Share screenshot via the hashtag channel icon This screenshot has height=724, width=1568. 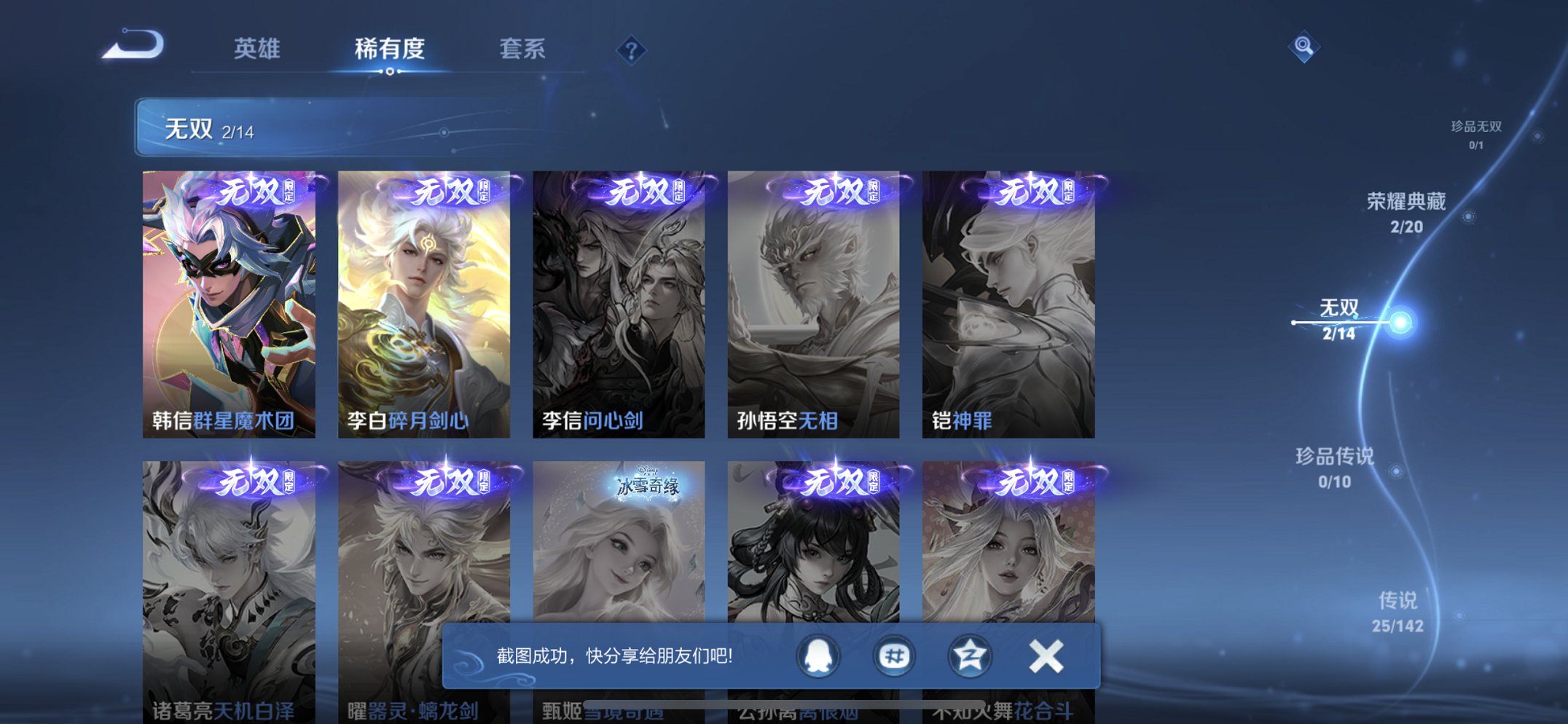[895, 656]
